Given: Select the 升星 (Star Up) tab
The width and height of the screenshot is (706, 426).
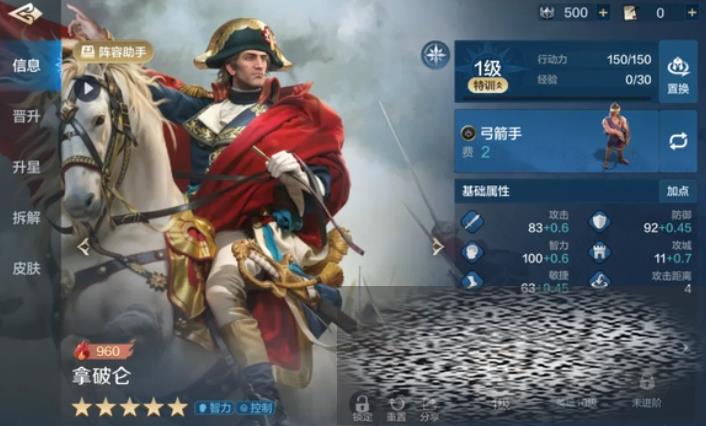Looking at the screenshot, I should (x=27, y=167).
